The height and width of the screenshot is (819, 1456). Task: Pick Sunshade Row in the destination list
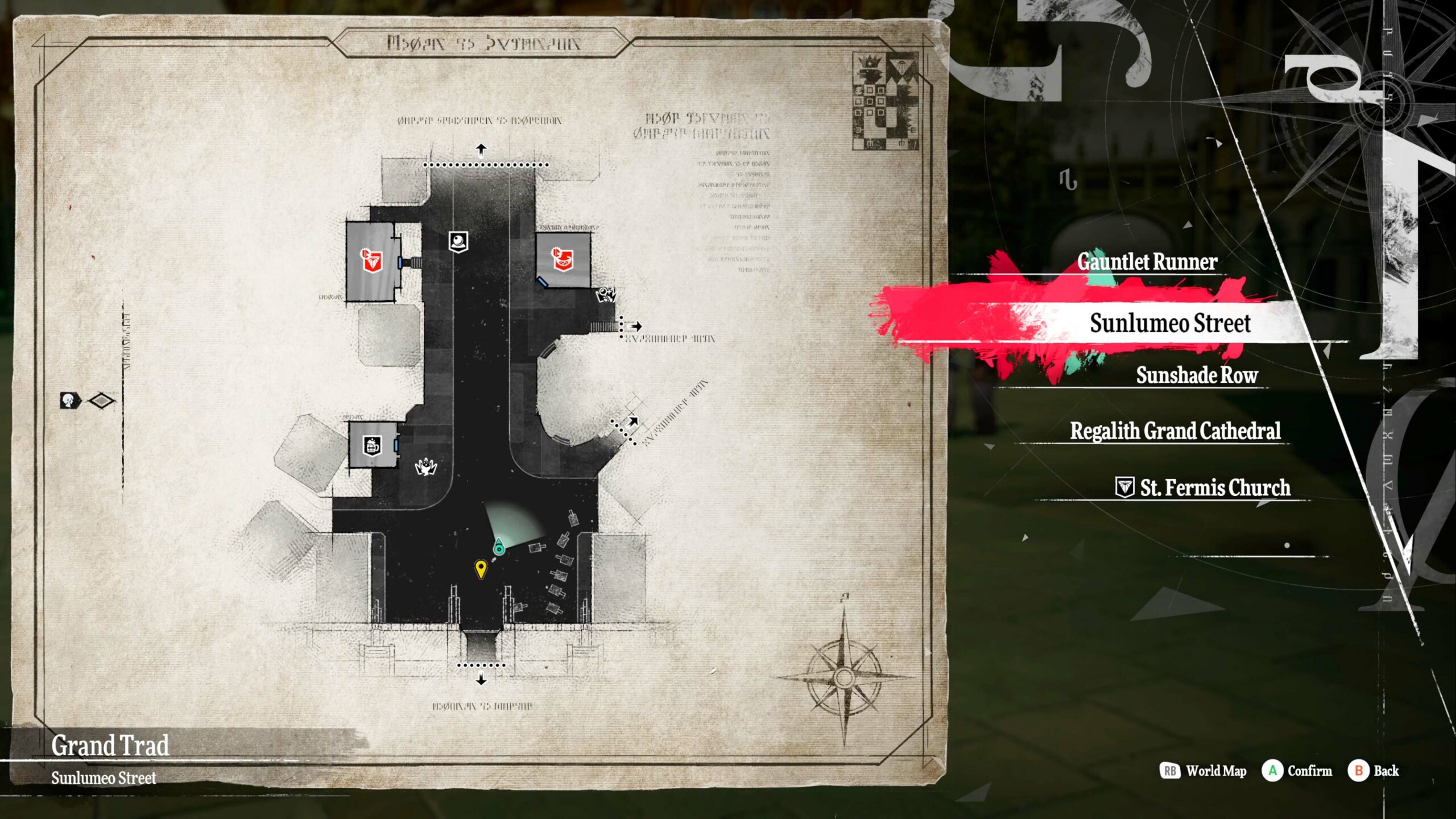pos(1196,375)
